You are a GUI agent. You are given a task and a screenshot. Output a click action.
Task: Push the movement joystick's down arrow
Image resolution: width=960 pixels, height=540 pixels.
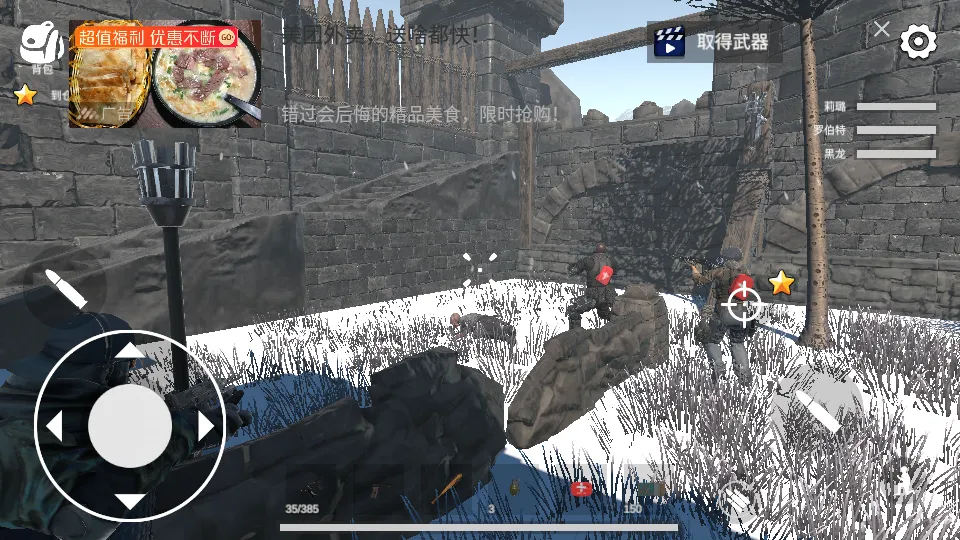pyautogui.click(x=130, y=502)
